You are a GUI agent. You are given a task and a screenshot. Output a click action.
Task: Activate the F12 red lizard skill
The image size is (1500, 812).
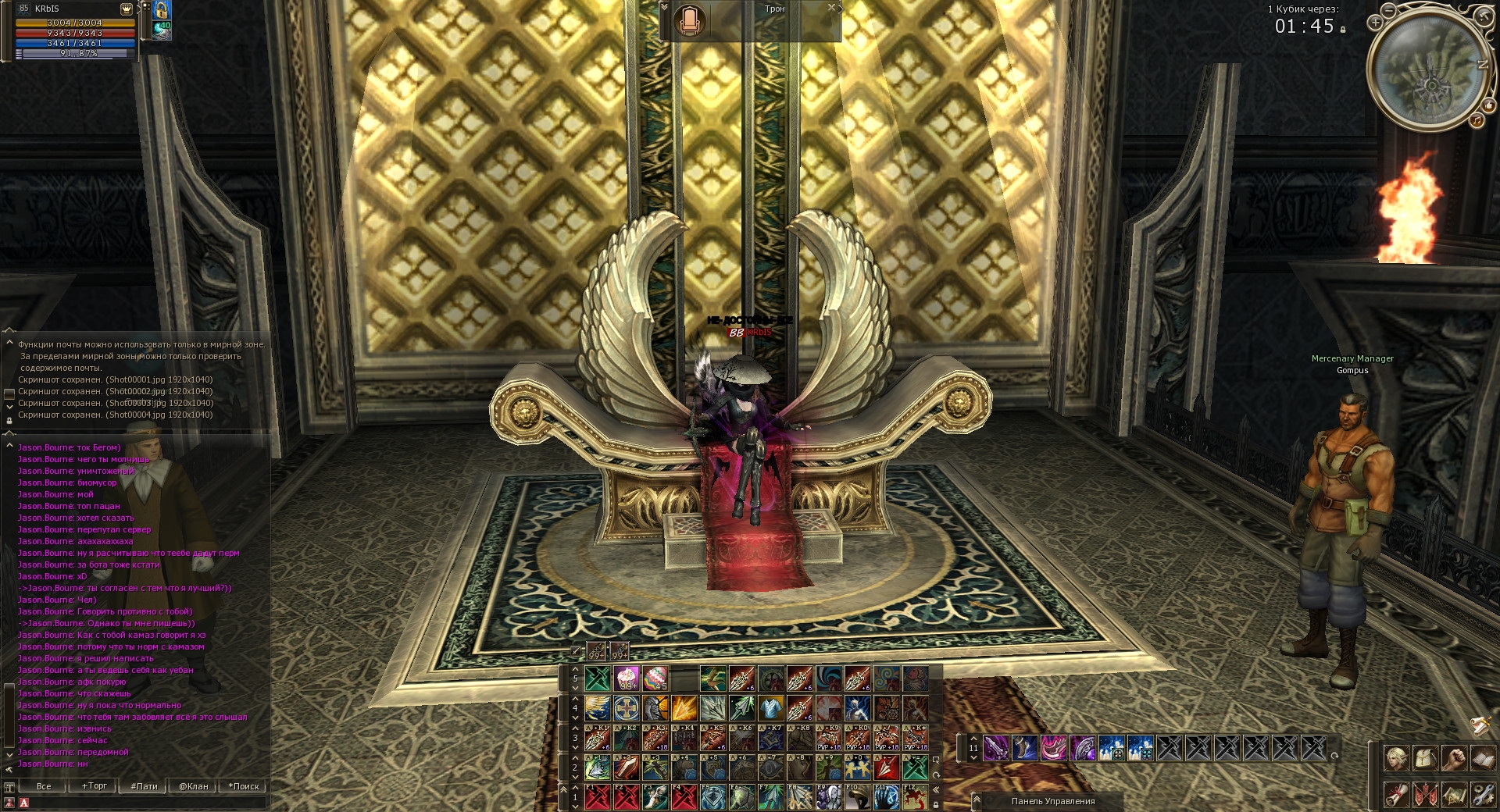915,797
